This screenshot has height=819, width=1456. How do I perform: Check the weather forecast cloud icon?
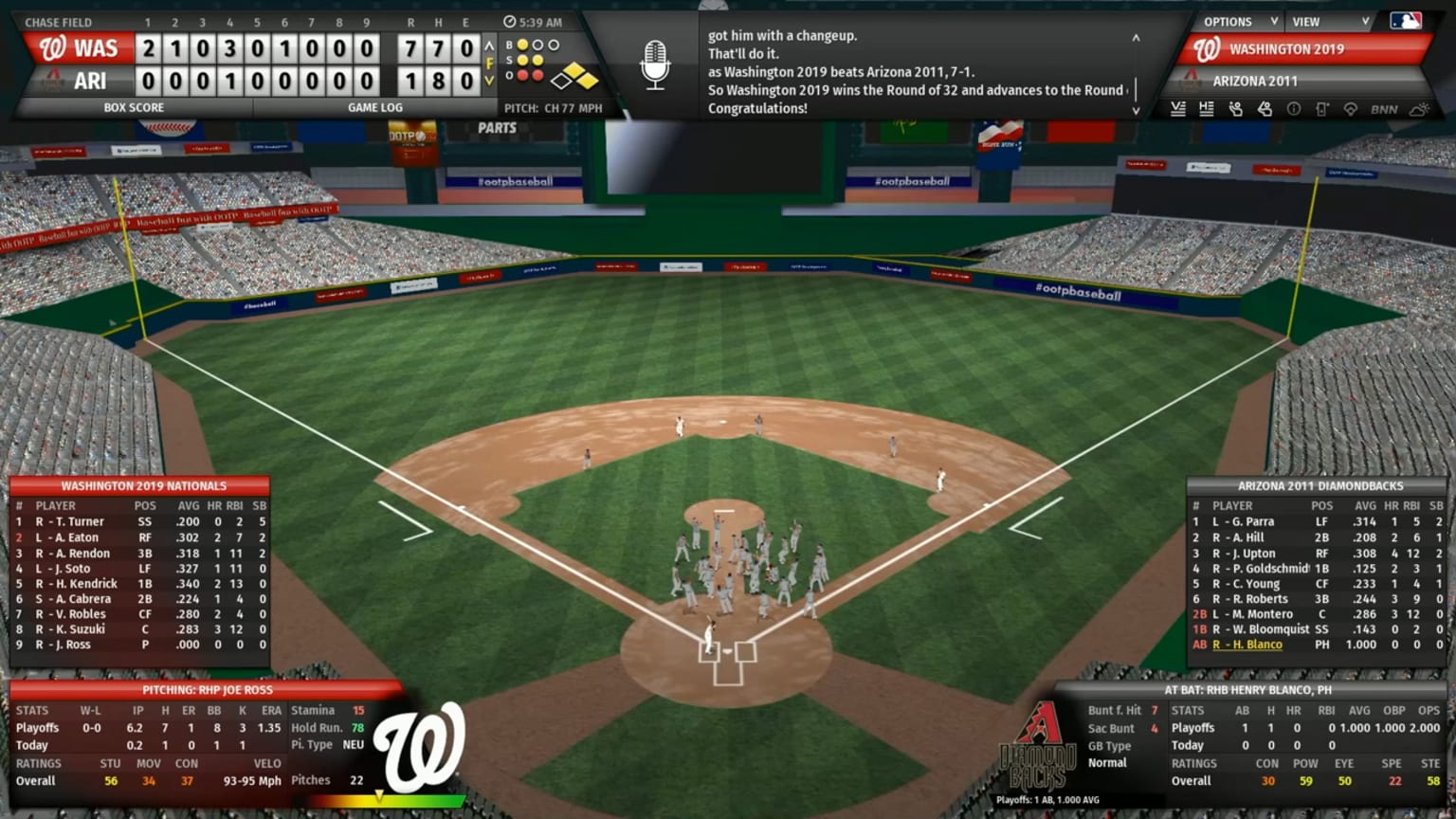(1419, 109)
